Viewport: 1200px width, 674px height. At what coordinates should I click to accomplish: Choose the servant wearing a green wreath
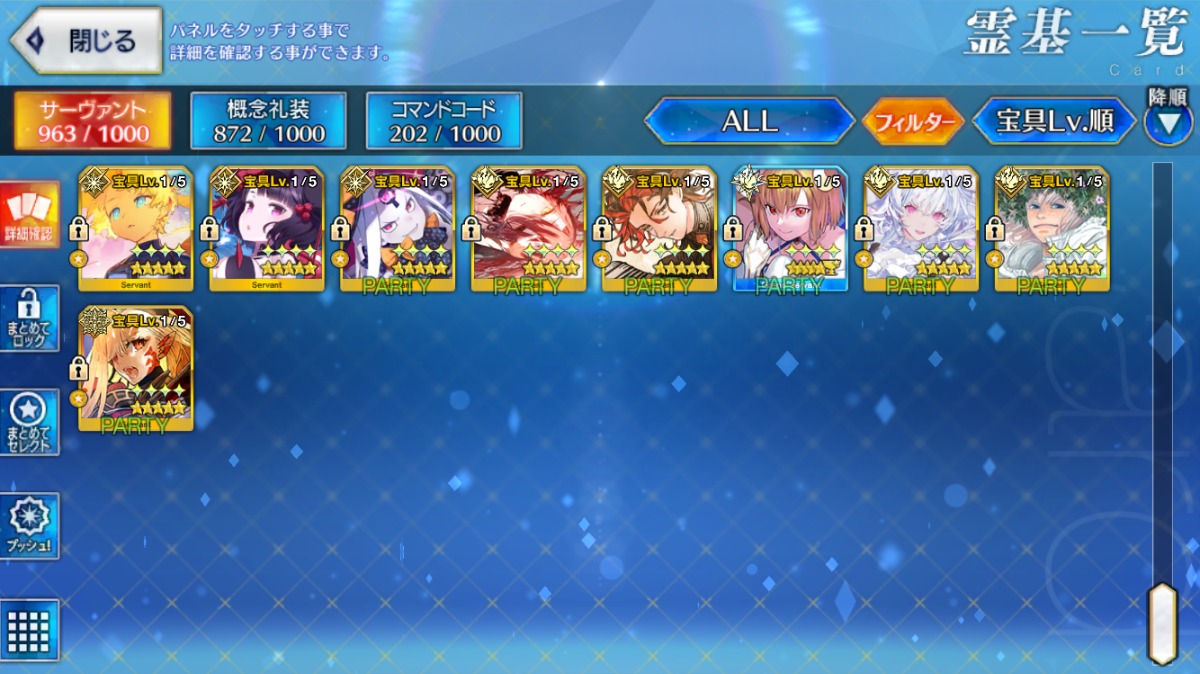[1052, 229]
